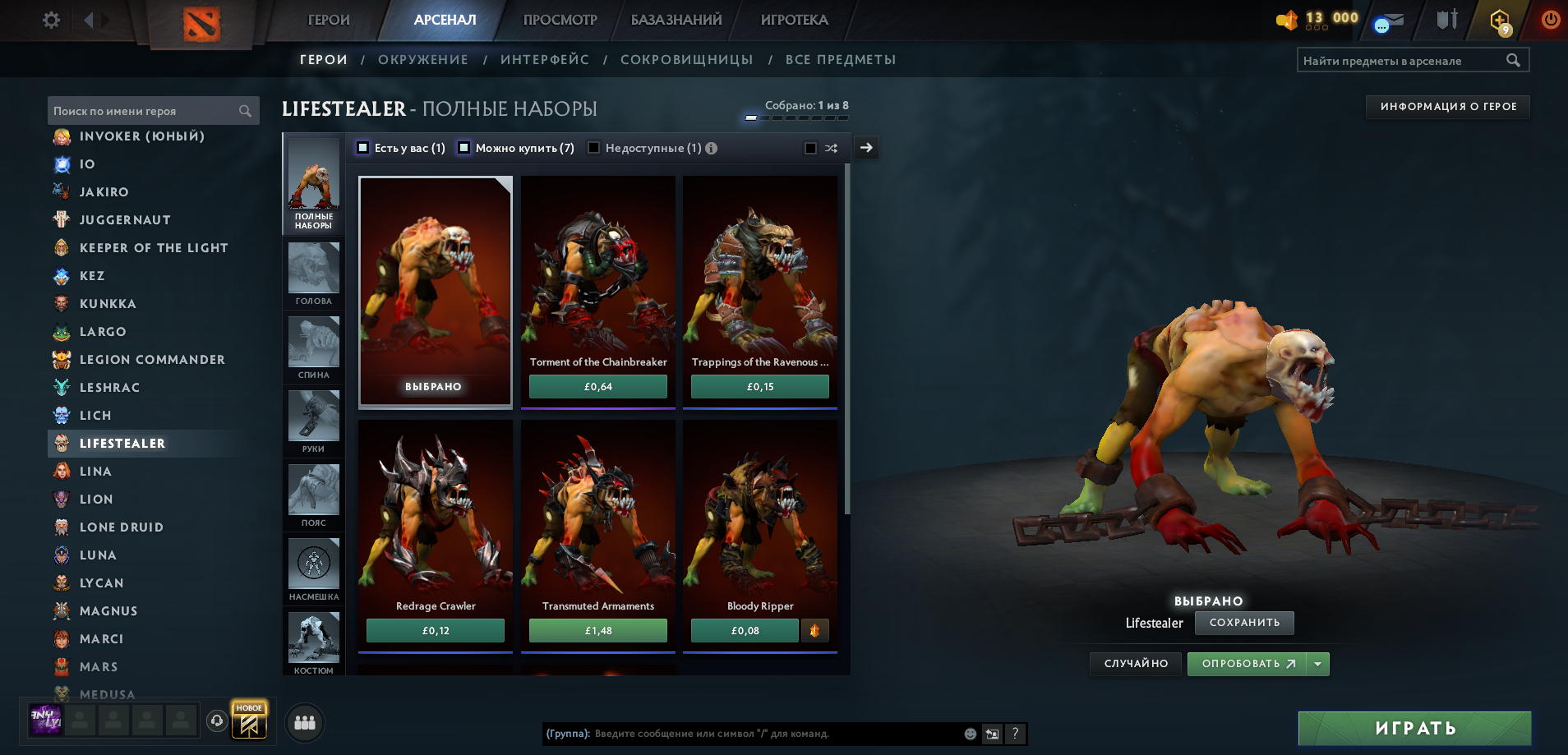1568x755 pixels.
Task: Open messages via the envelope icon
Action: [x=1392, y=21]
